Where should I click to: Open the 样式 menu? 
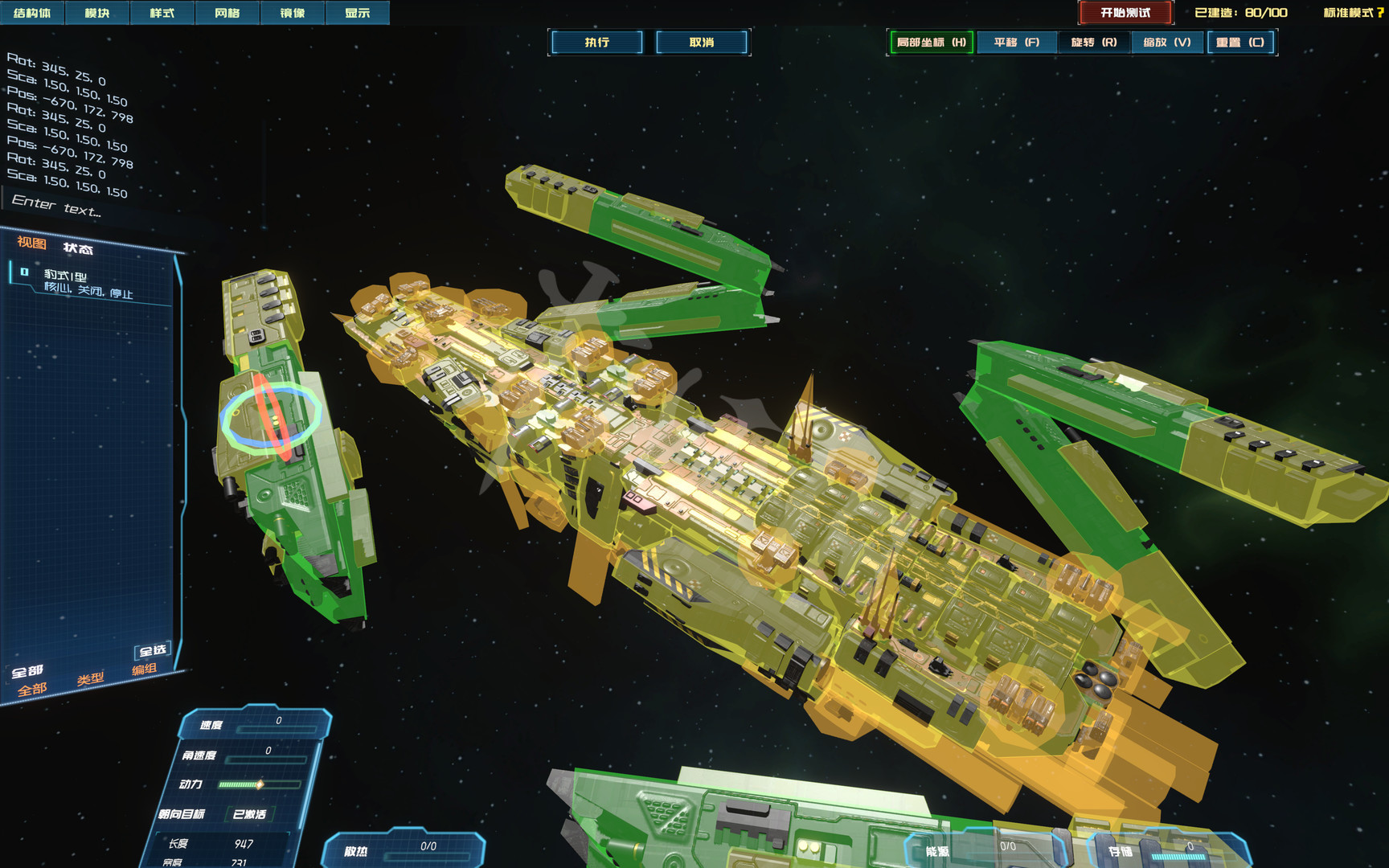pos(162,13)
